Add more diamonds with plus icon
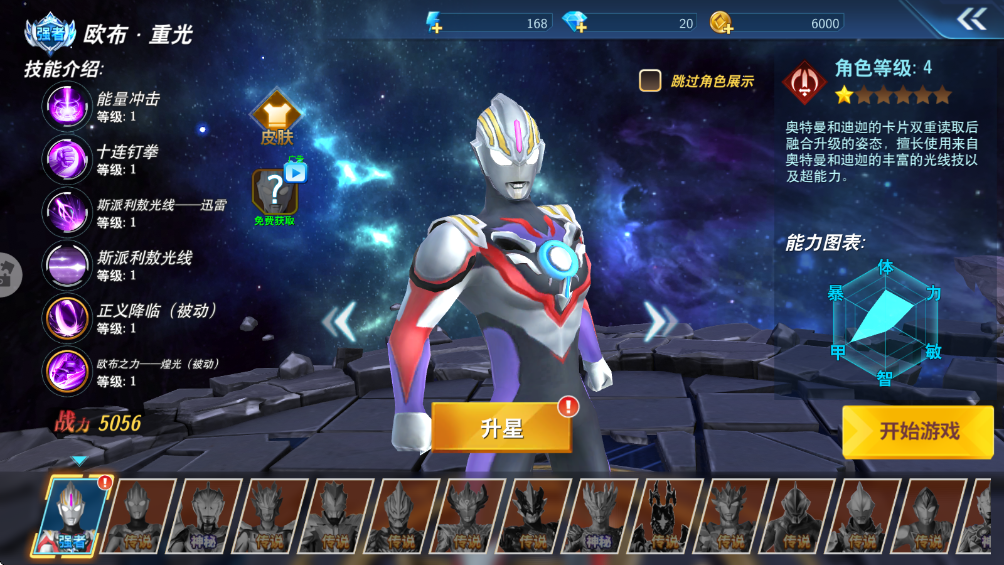 (x=575, y=23)
